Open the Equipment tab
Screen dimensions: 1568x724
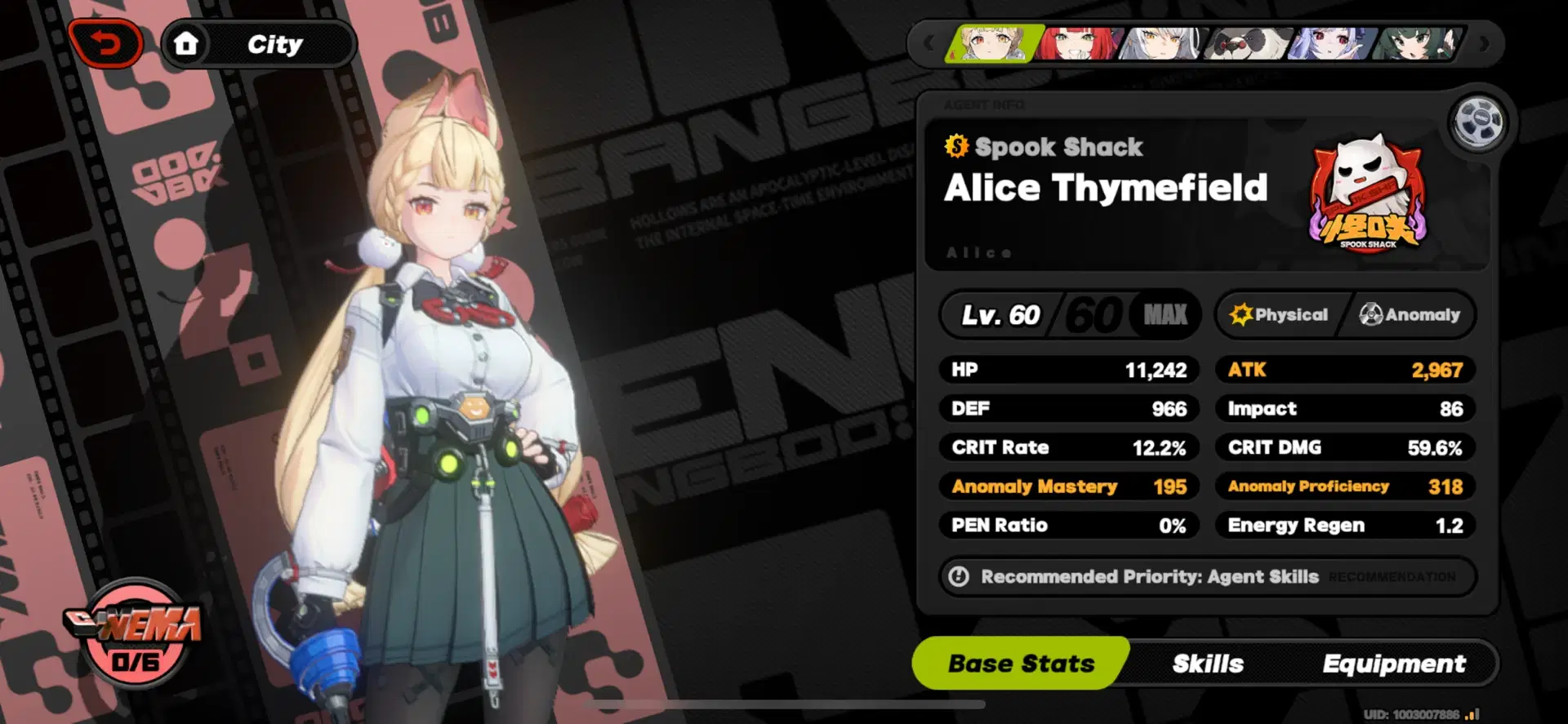click(x=1392, y=664)
